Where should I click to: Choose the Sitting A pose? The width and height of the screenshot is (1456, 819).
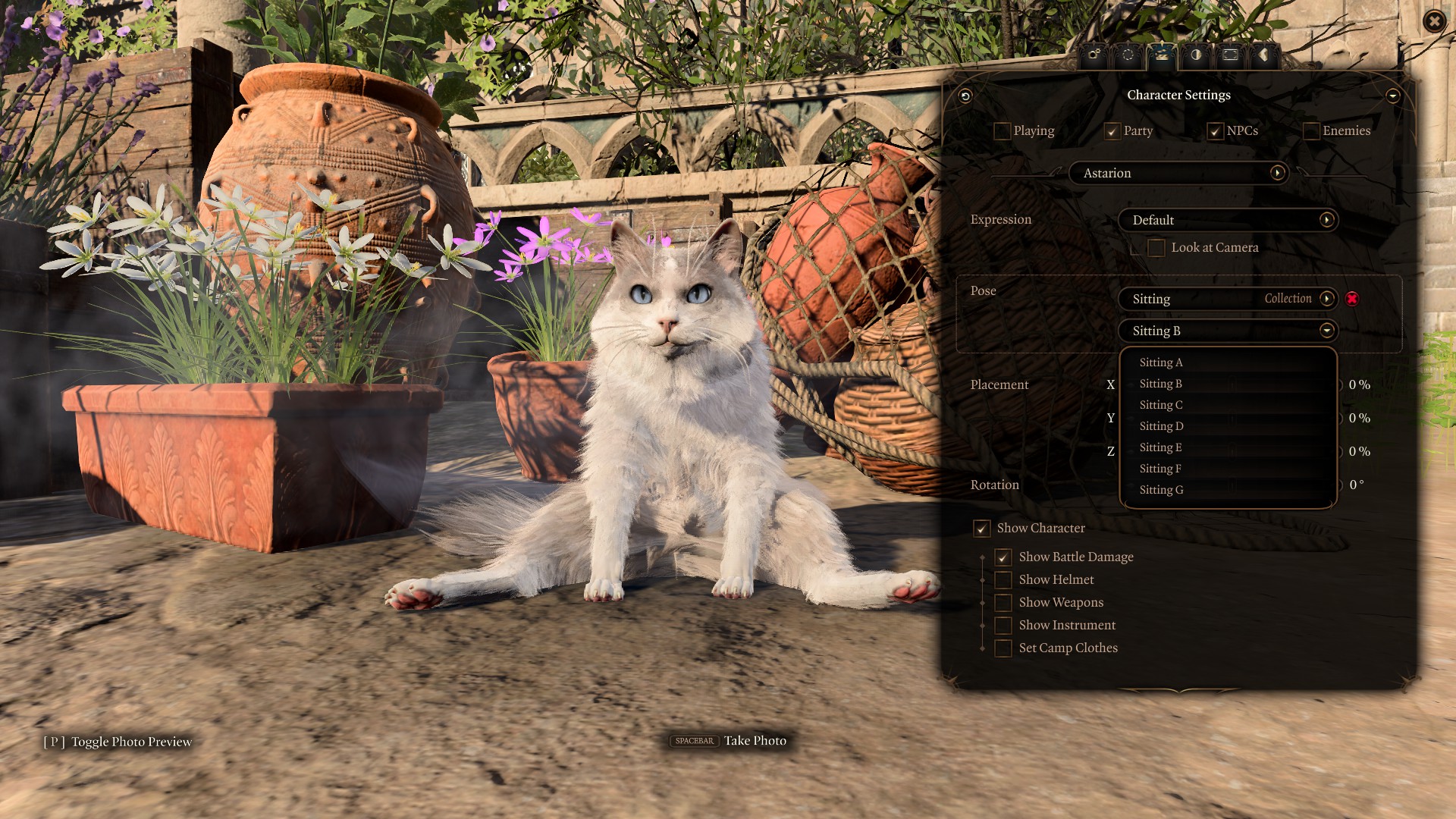(1161, 362)
